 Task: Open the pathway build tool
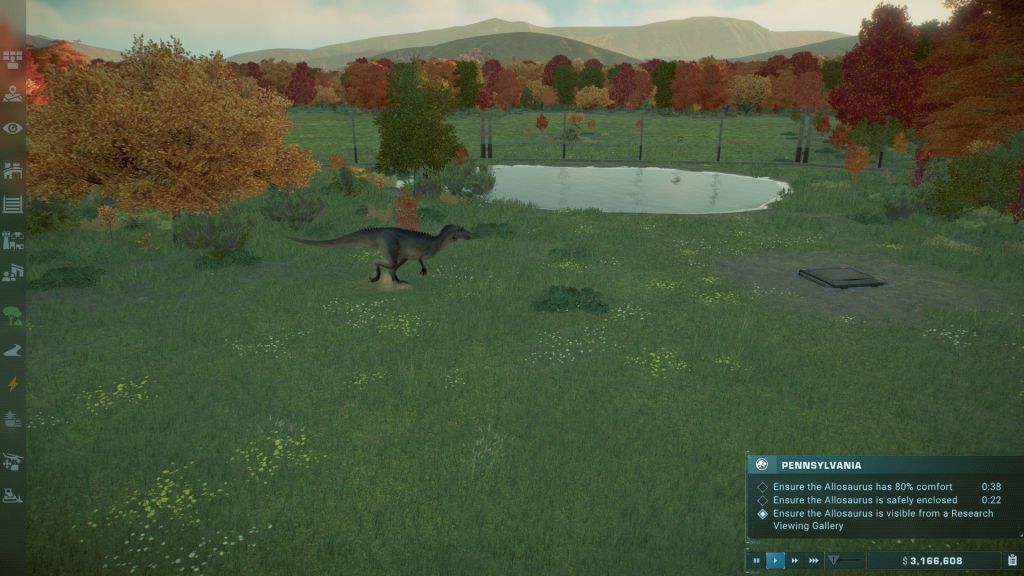12,350
